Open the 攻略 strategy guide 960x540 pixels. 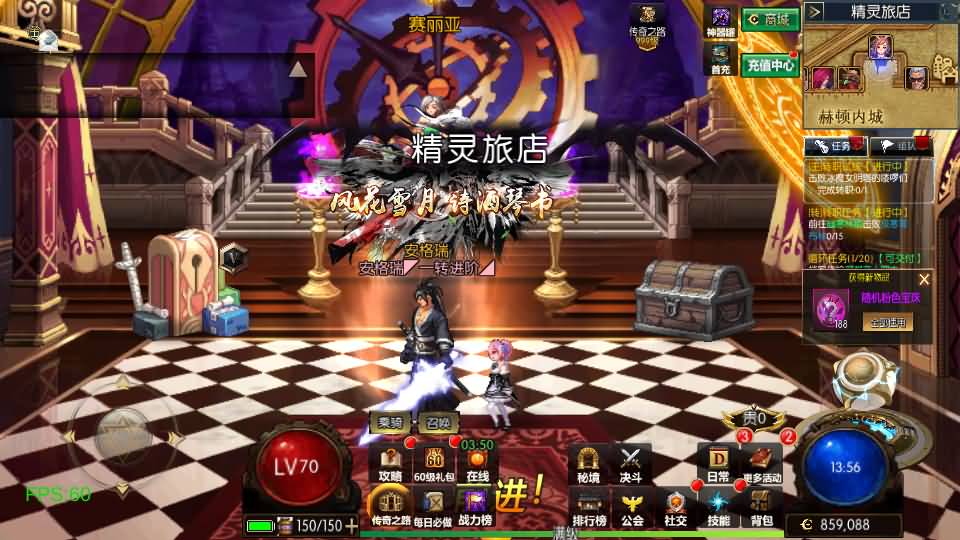coord(391,464)
